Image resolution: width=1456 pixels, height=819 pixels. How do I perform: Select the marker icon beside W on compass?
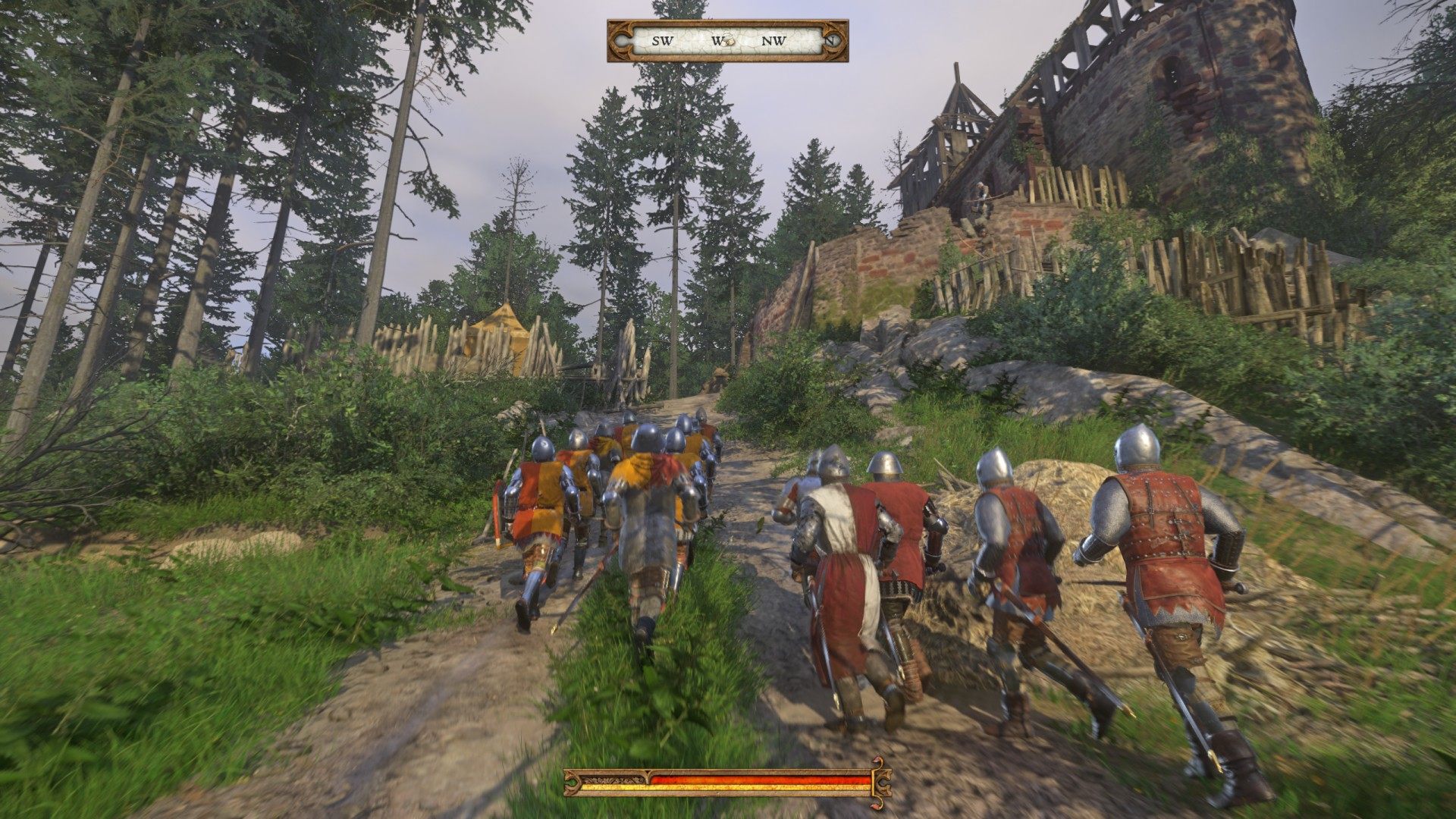pos(728,41)
